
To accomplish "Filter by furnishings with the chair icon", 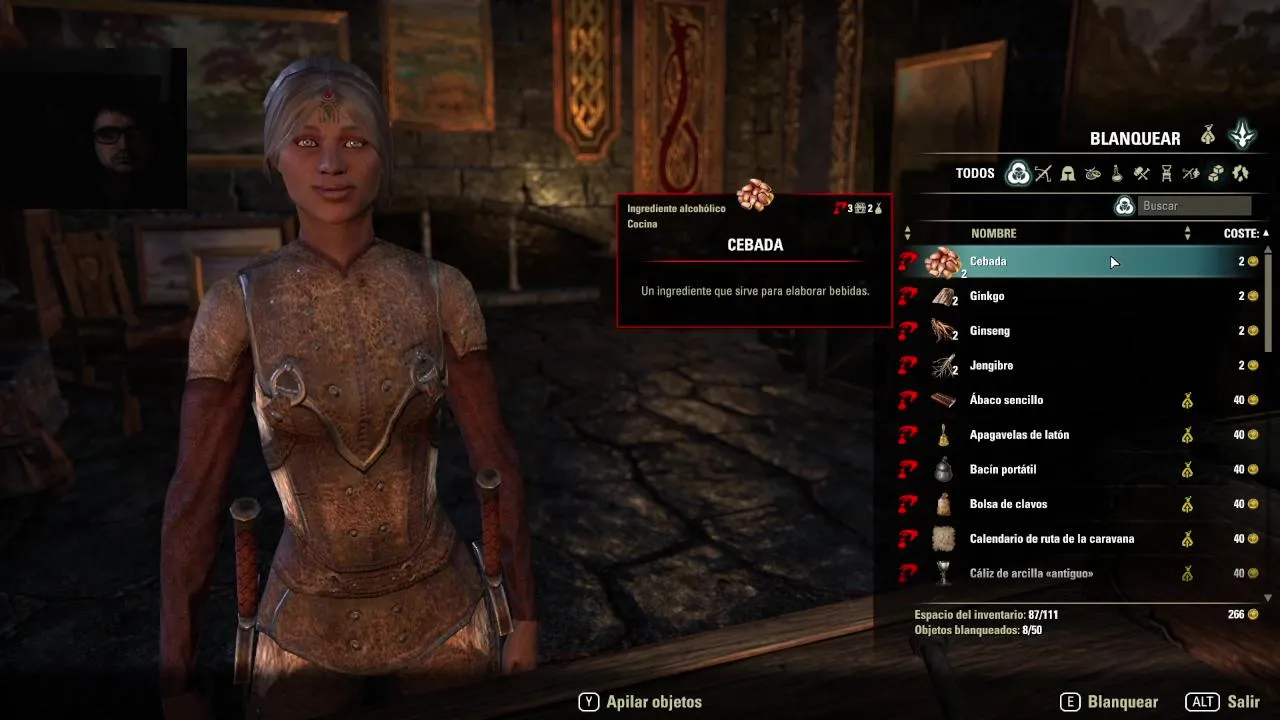I will click(1166, 174).
